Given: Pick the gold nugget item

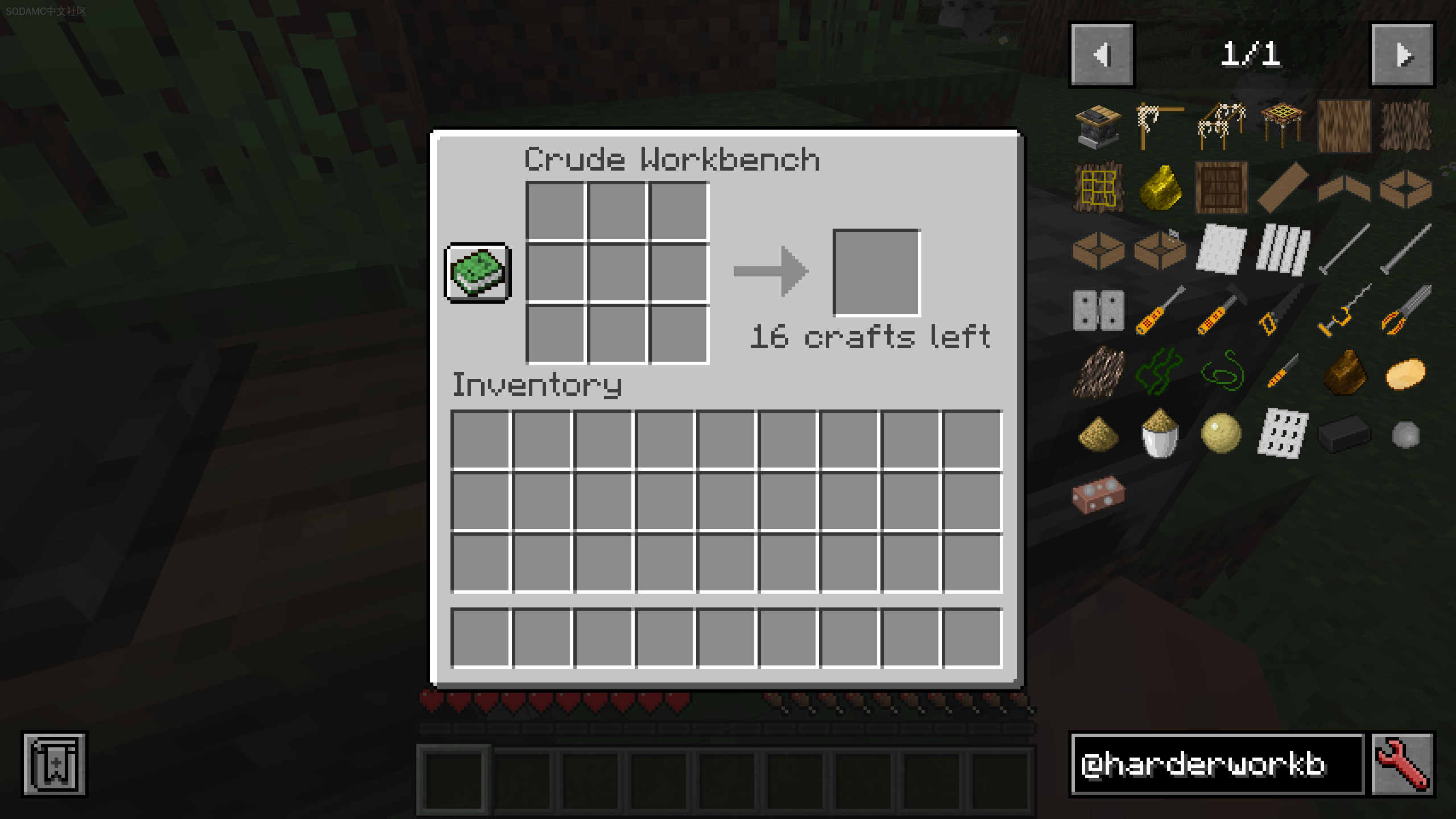Looking at the screenshot, I should click(1160, 187).
